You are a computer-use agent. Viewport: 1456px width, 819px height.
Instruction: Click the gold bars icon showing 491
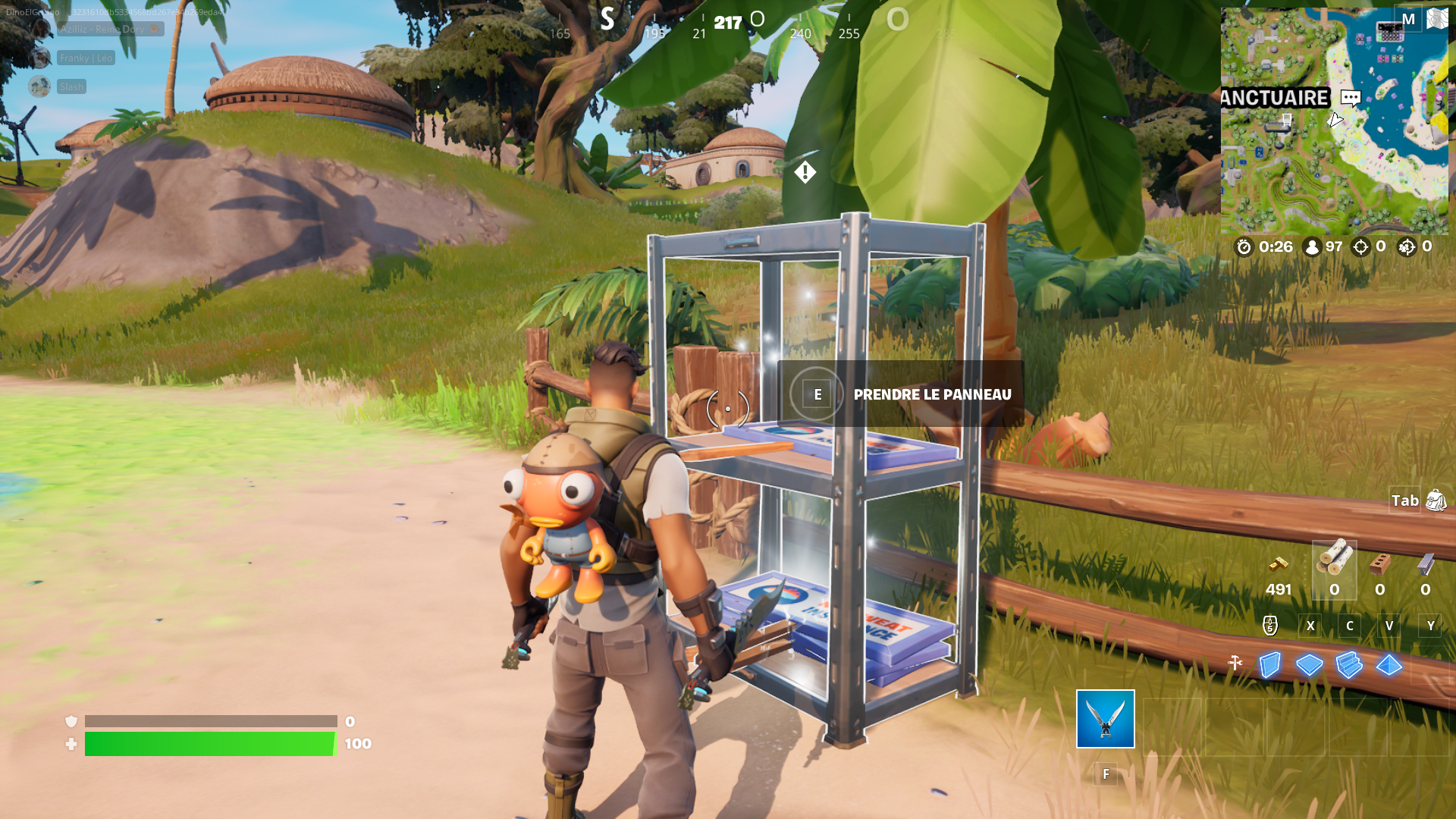(1278, 570)
